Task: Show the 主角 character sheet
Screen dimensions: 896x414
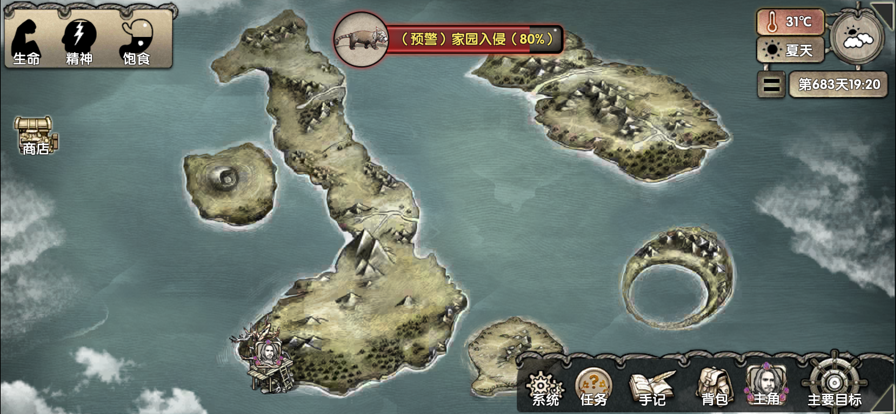Action: pyautogui.click(x=766, y=384)
